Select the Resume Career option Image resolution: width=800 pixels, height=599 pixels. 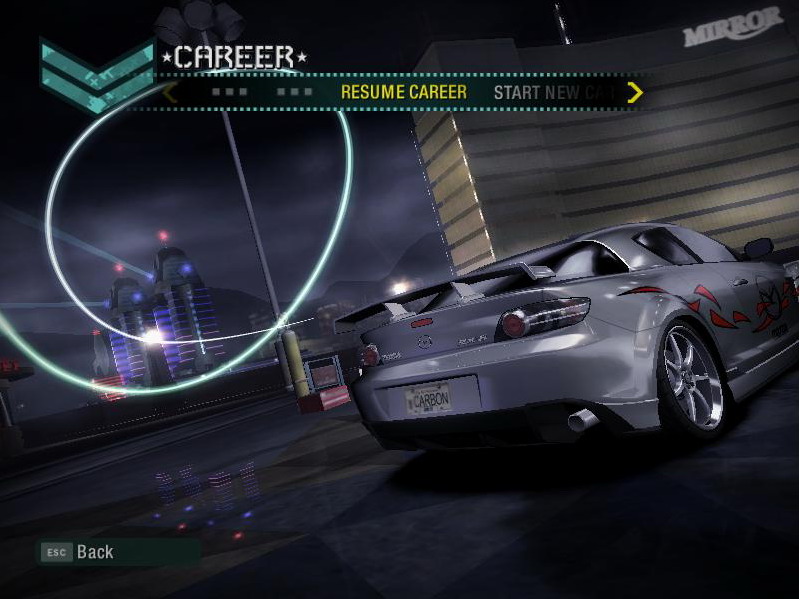click(x=403, y=92)
